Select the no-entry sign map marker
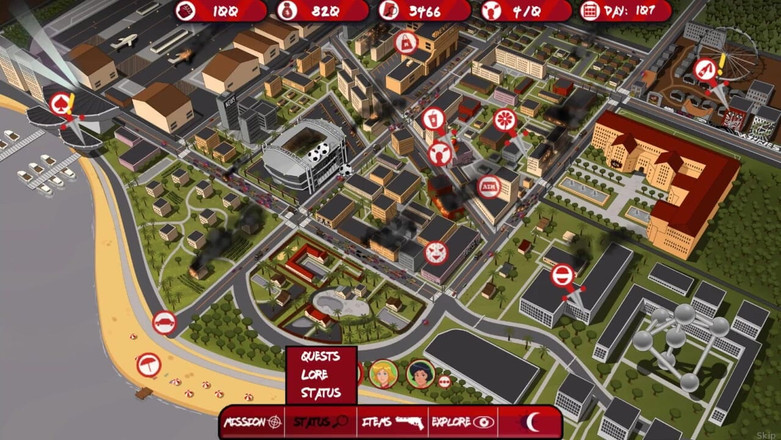 [x=563, y=275]
